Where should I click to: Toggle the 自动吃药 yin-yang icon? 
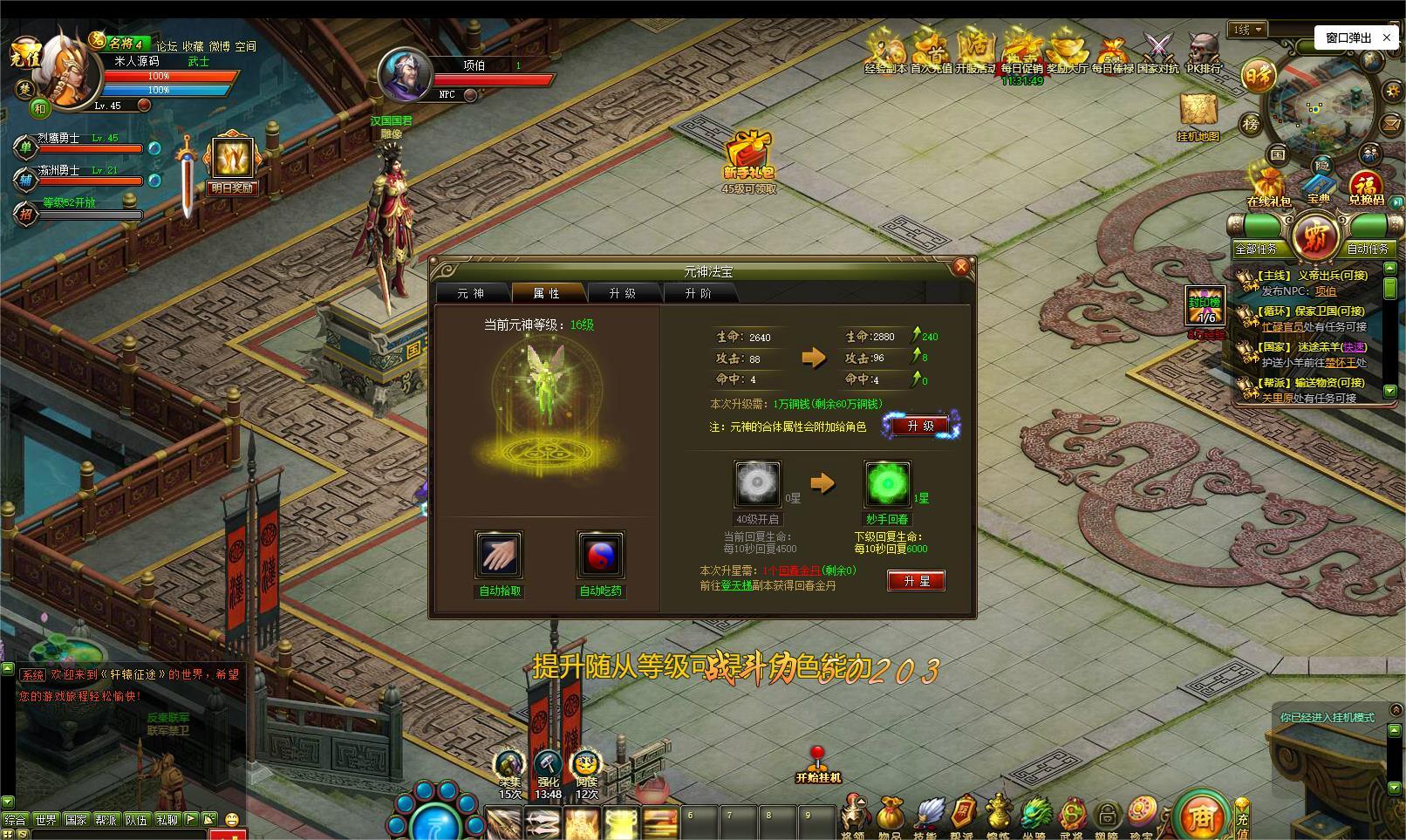600,555
